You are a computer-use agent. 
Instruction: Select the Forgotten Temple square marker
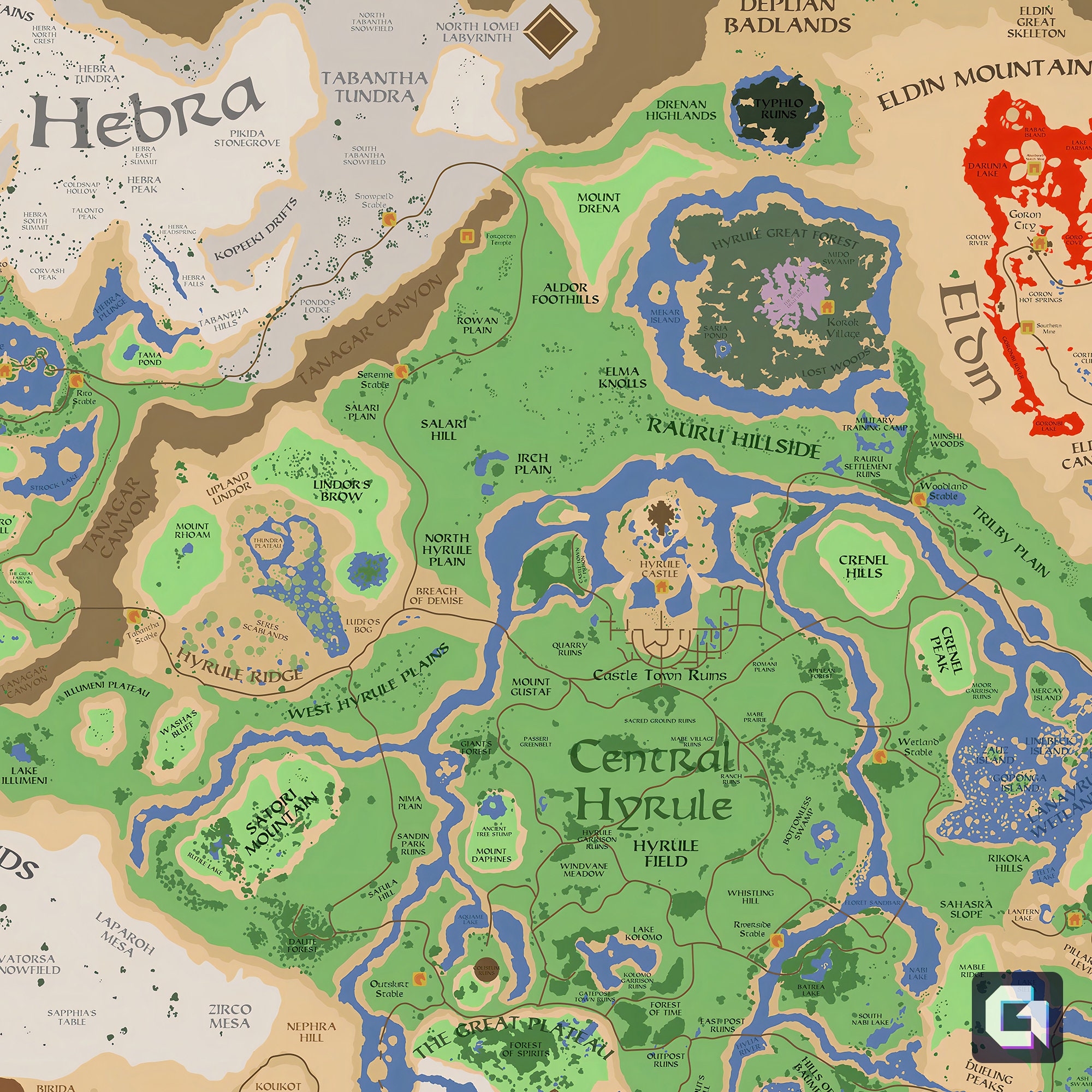pyautogui.click(x=467, y=236)
